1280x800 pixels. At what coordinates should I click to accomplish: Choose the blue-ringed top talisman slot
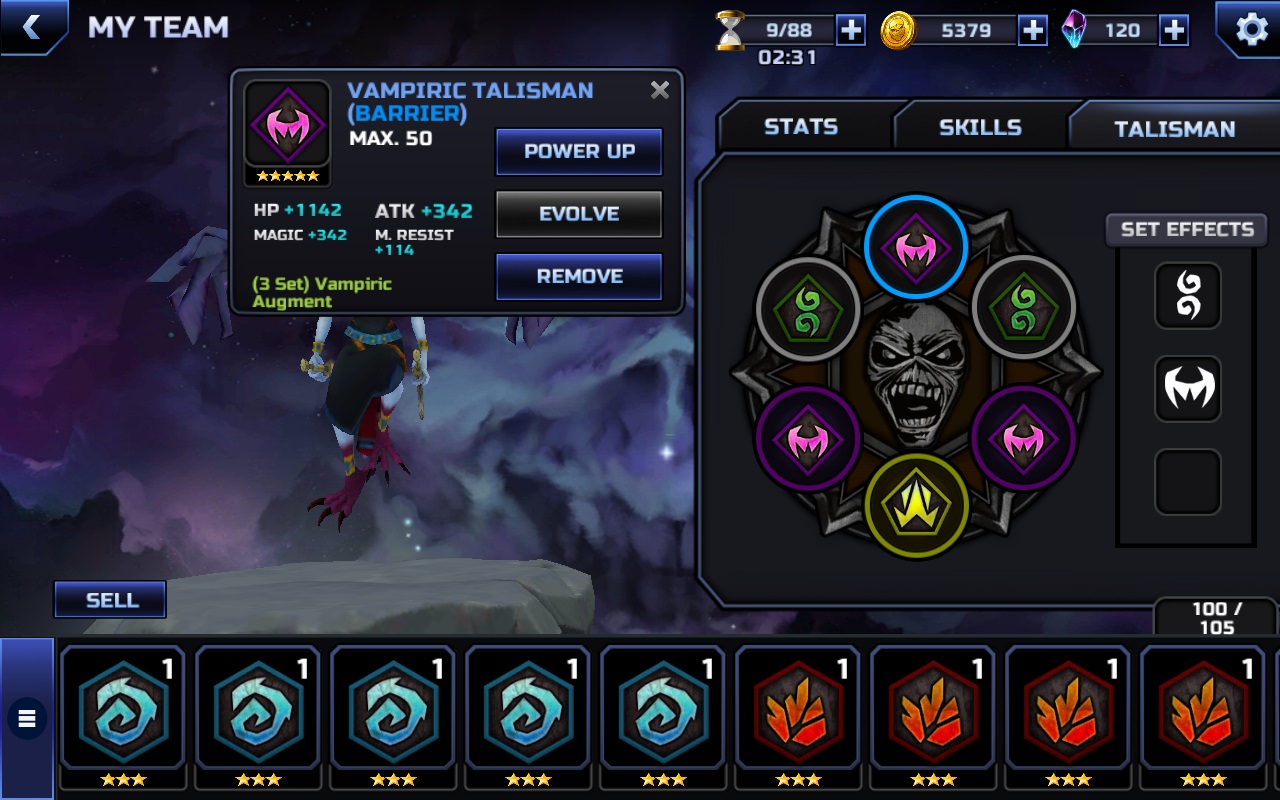coord(916,245)
